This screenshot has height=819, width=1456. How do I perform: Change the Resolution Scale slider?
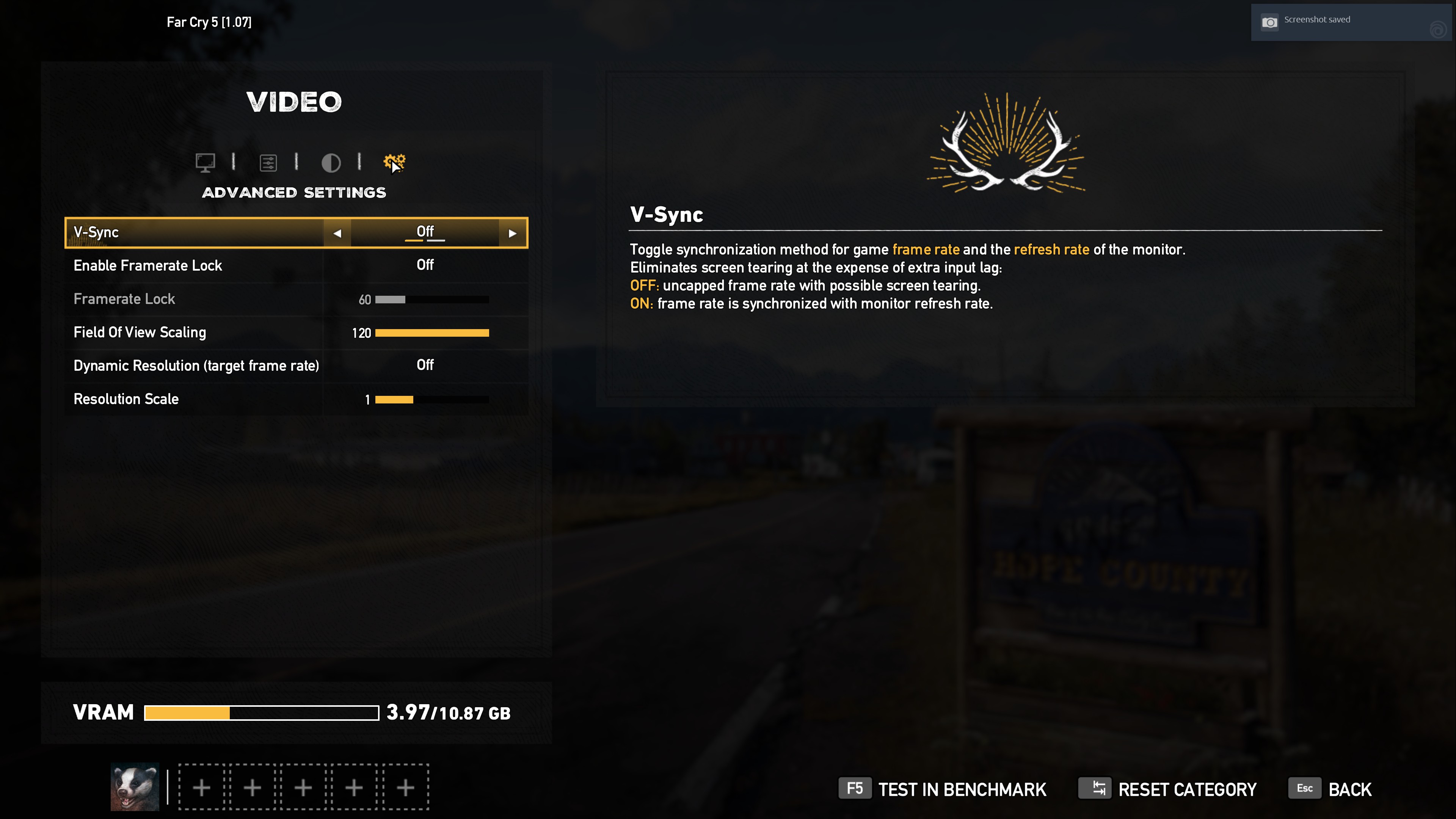tap(432, 400)
